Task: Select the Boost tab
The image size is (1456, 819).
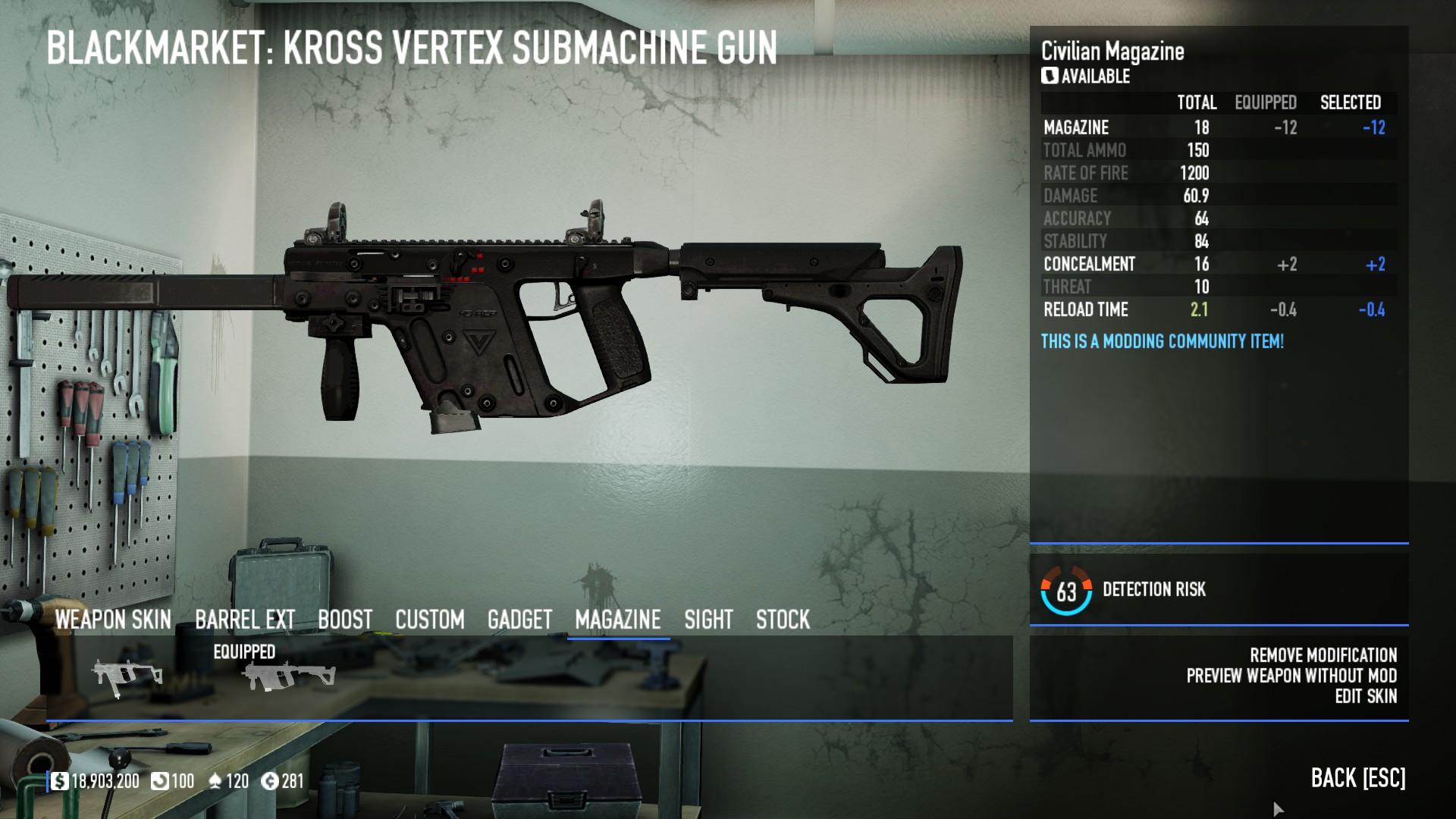Action: (x=345, y=620)
